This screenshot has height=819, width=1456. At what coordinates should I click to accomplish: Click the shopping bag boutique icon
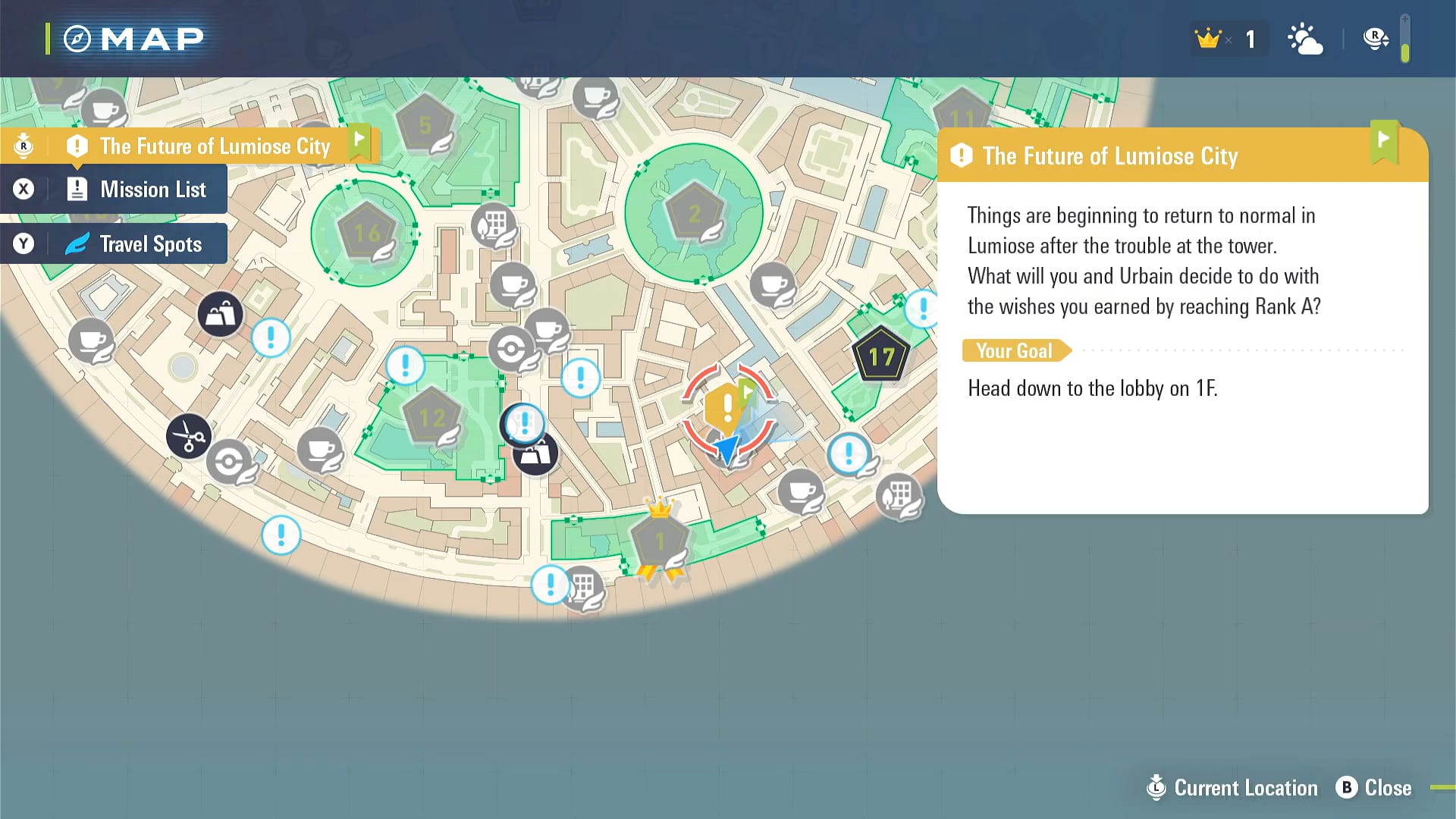tap(221, 313)
